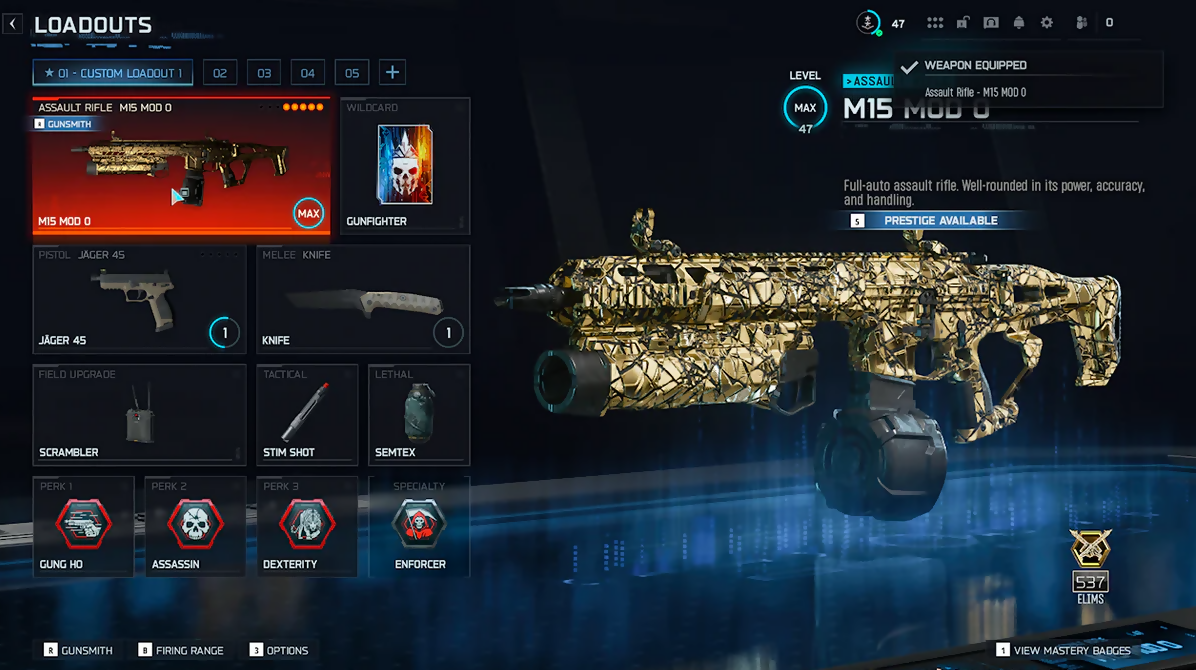The height and width of the screenshot is (670, 1196).
Task: Select Custom Loadout 1 tab
Action: [x=113, y=73]
